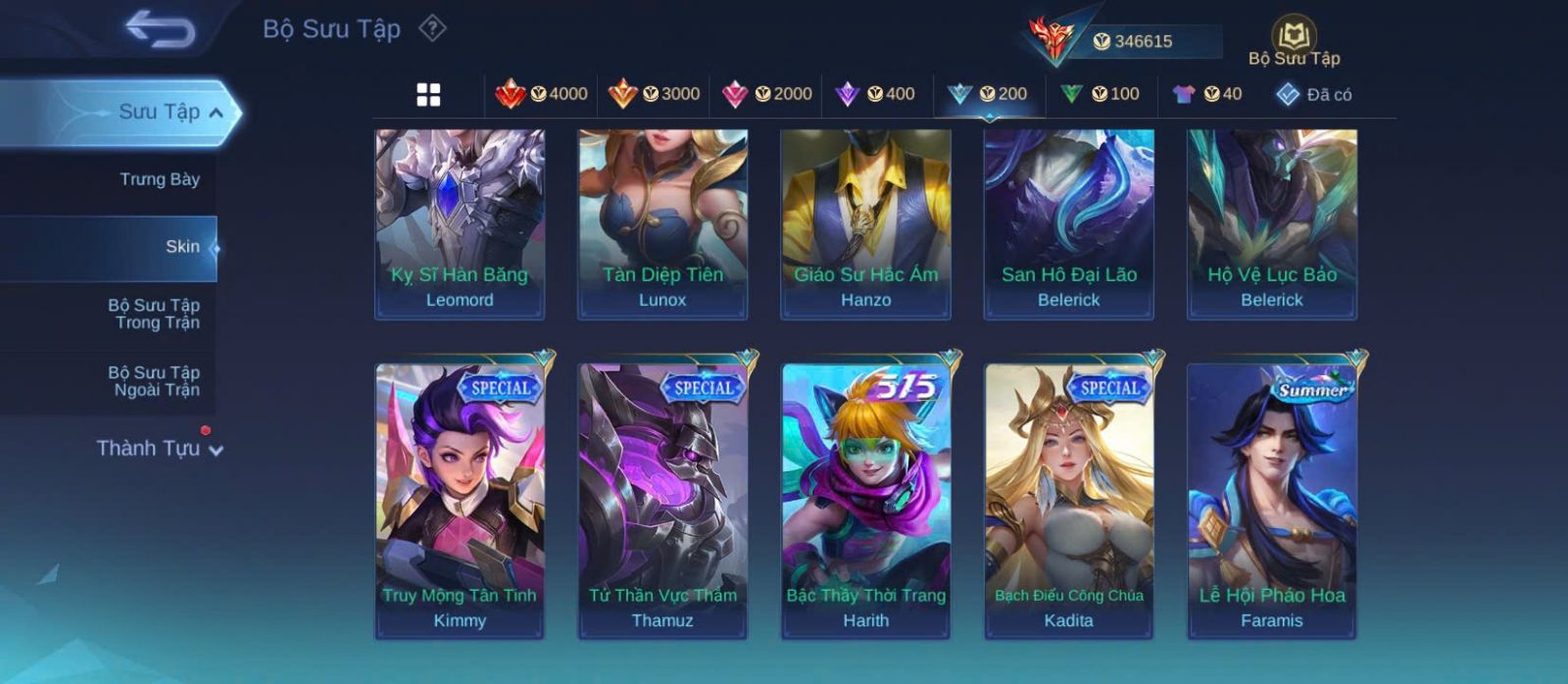The image size is (1568, 684).
Task: Open the Bộ Sưu Tập book icon
Action: [1294, 42]
